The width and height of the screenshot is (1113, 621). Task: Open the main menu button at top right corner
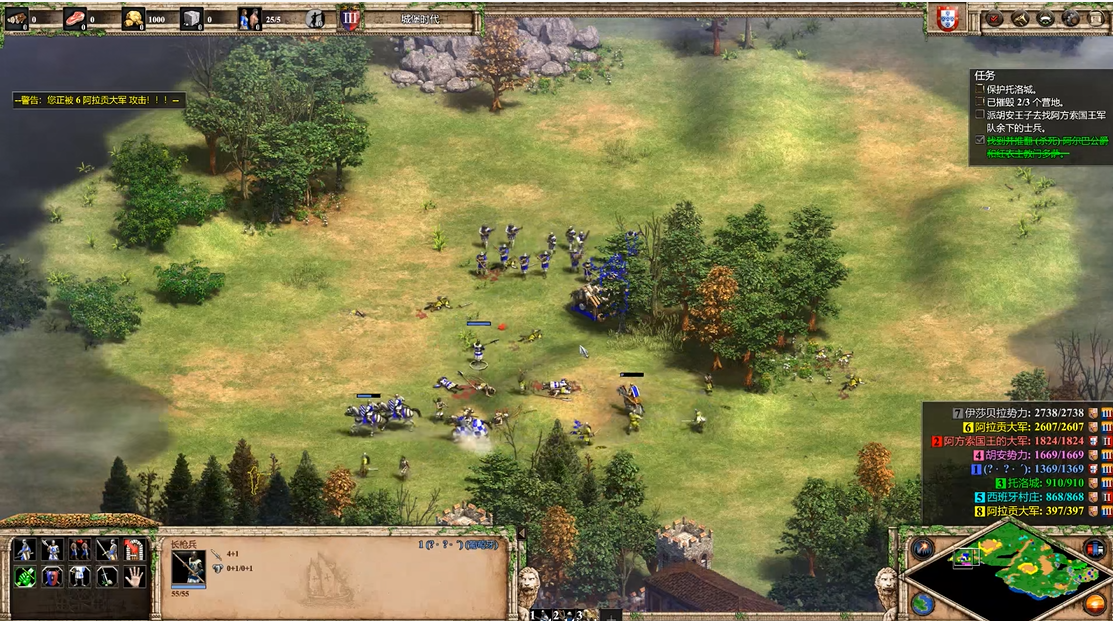1095,18
